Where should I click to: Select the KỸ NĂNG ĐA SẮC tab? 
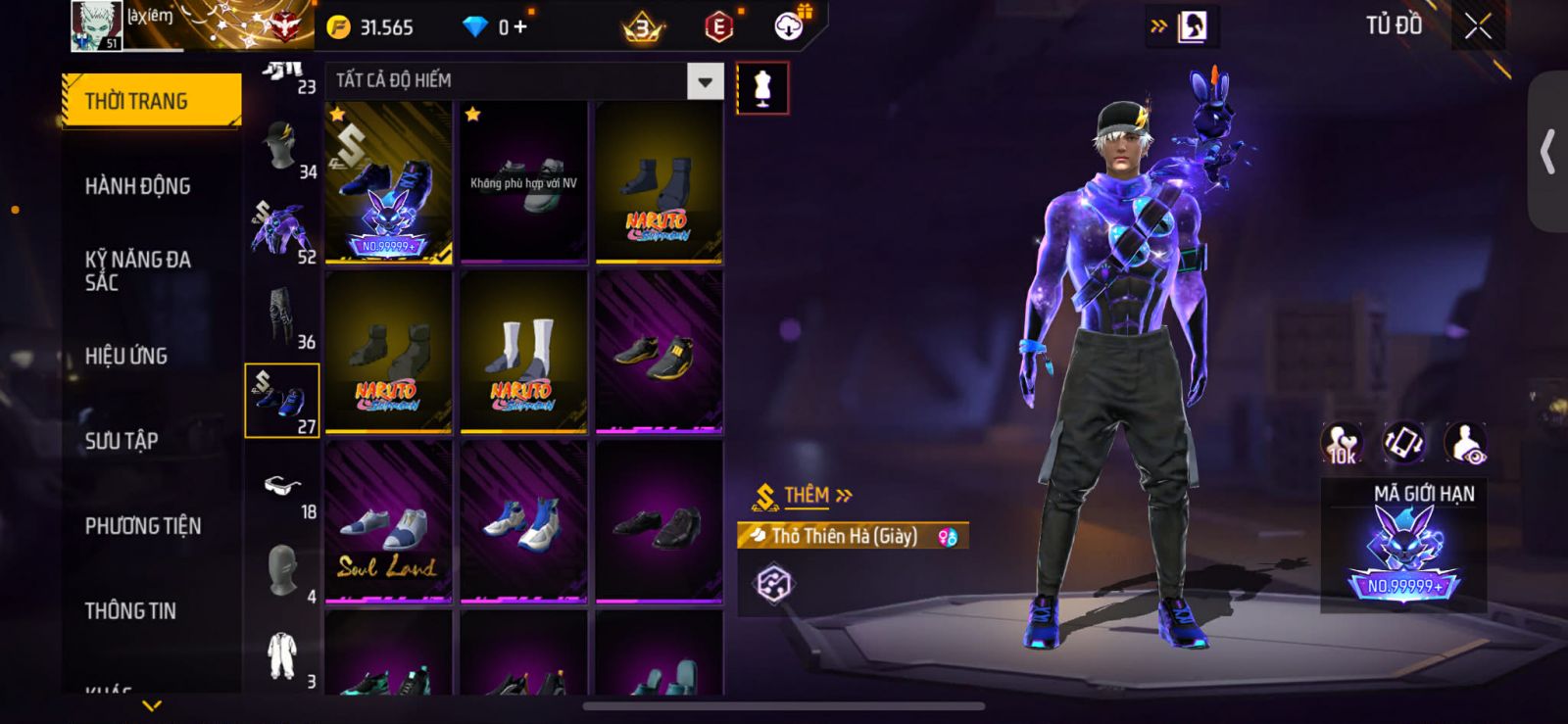tap(138, 270)
